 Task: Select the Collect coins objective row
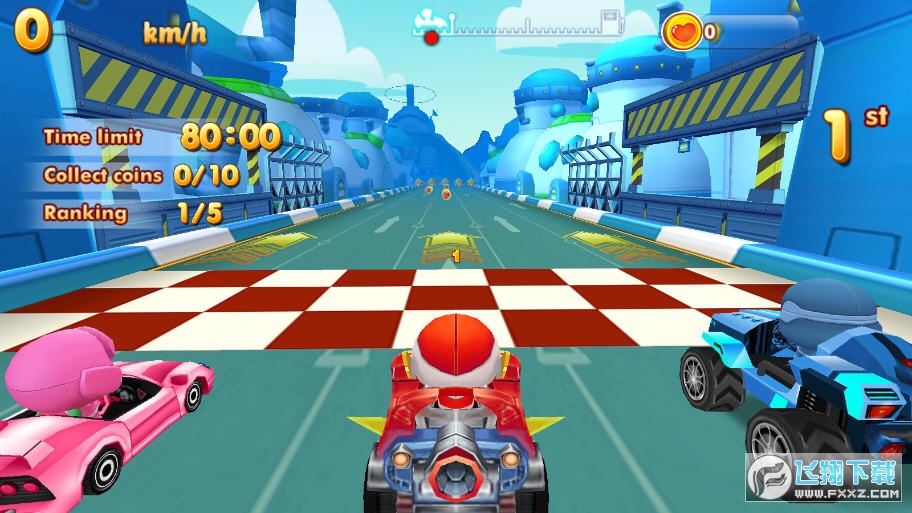(x=141, y=176)
